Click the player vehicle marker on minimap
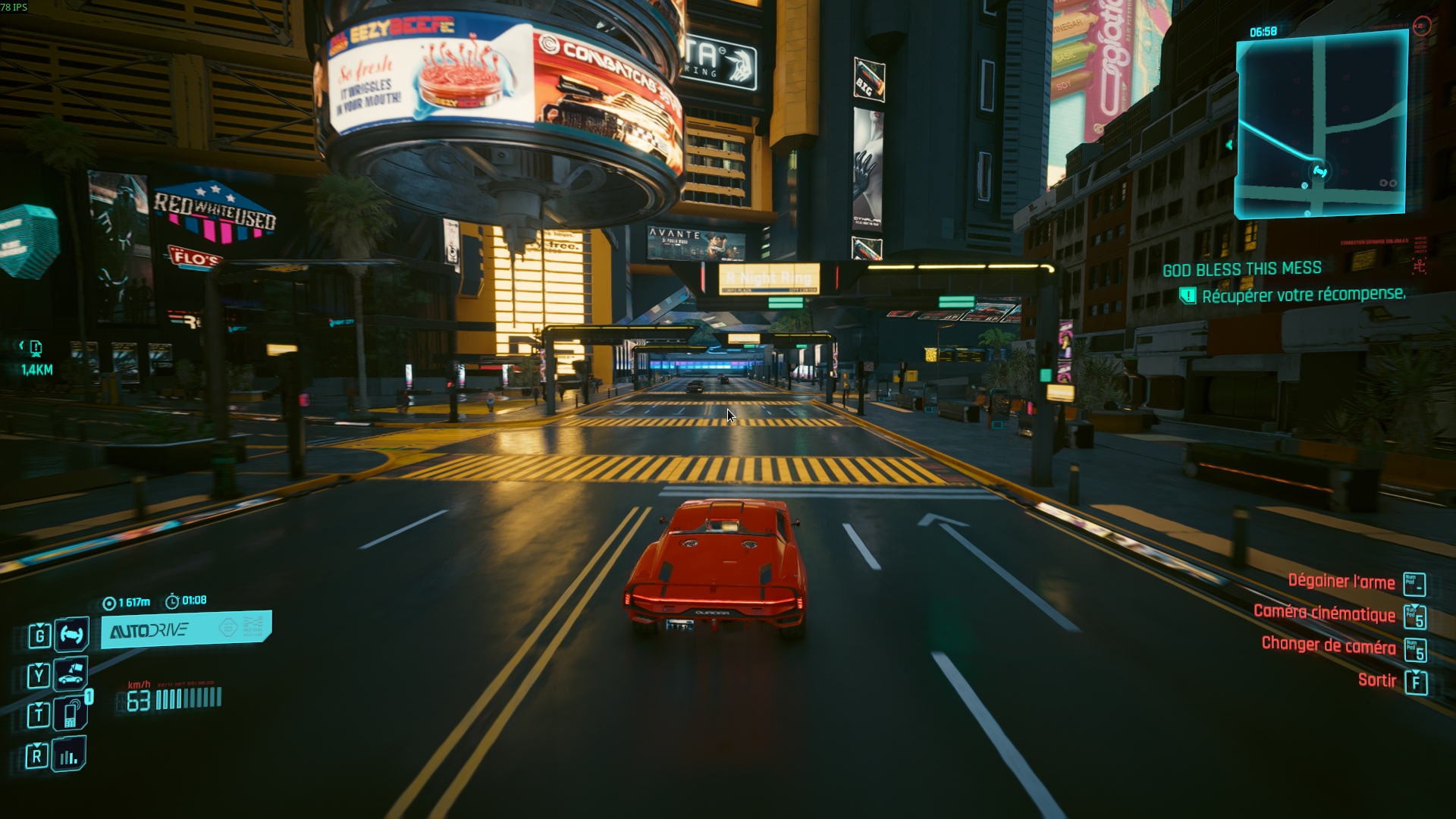 click(x=1319, y=172)
